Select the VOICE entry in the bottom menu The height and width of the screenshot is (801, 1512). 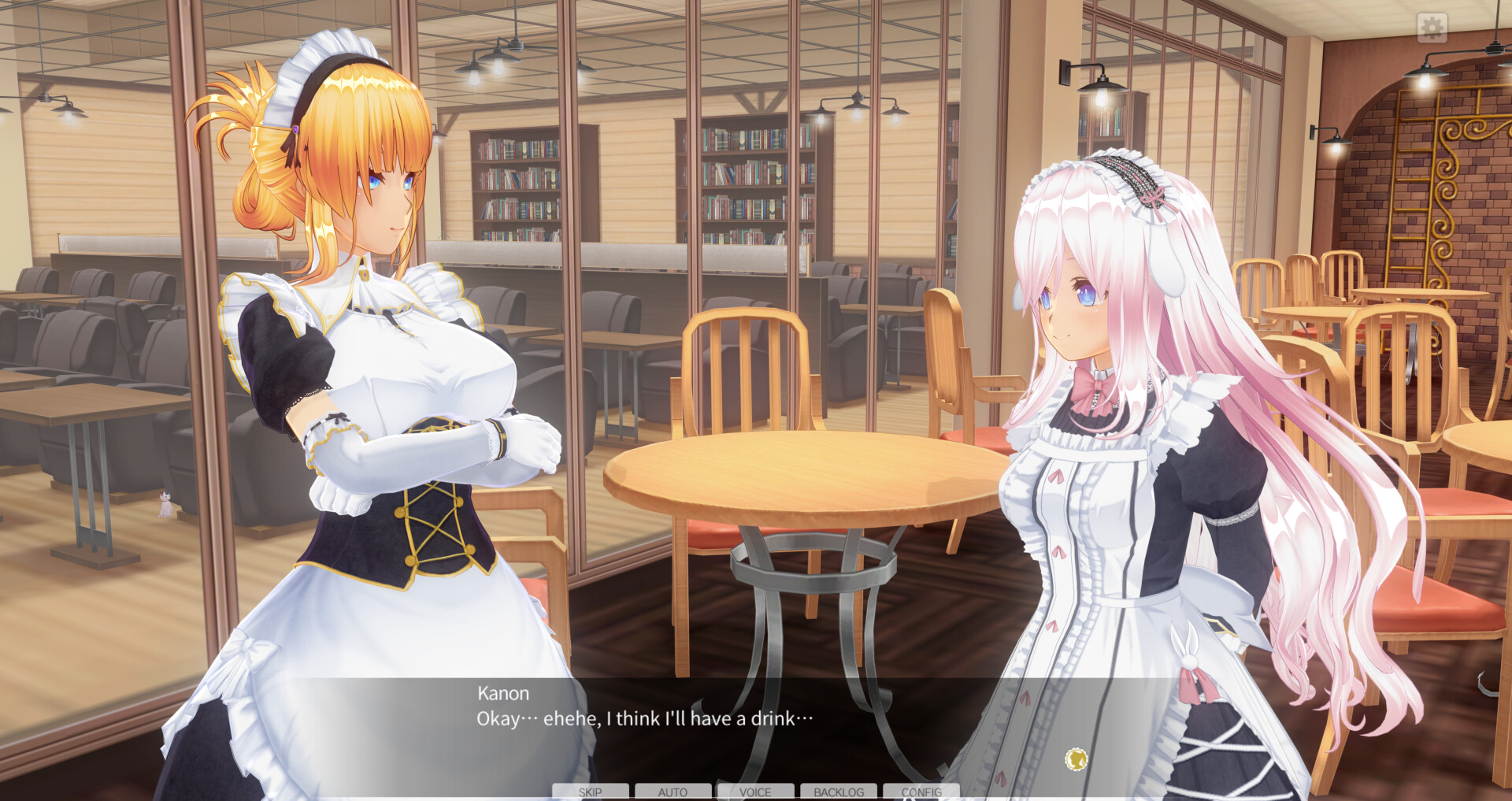tap(755, 792)
